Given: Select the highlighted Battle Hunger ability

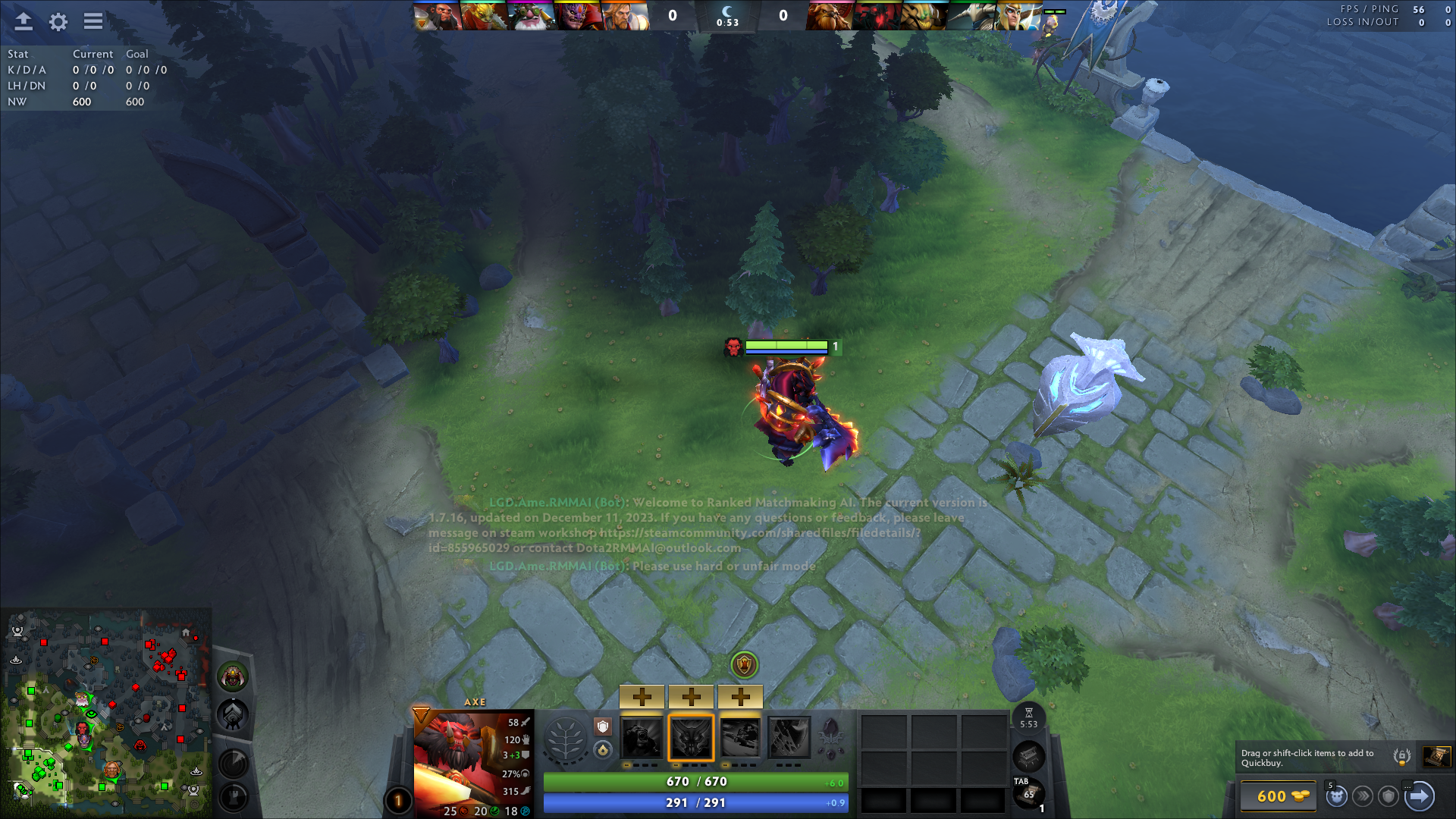Looking at the screenshot, I should 691,736.
